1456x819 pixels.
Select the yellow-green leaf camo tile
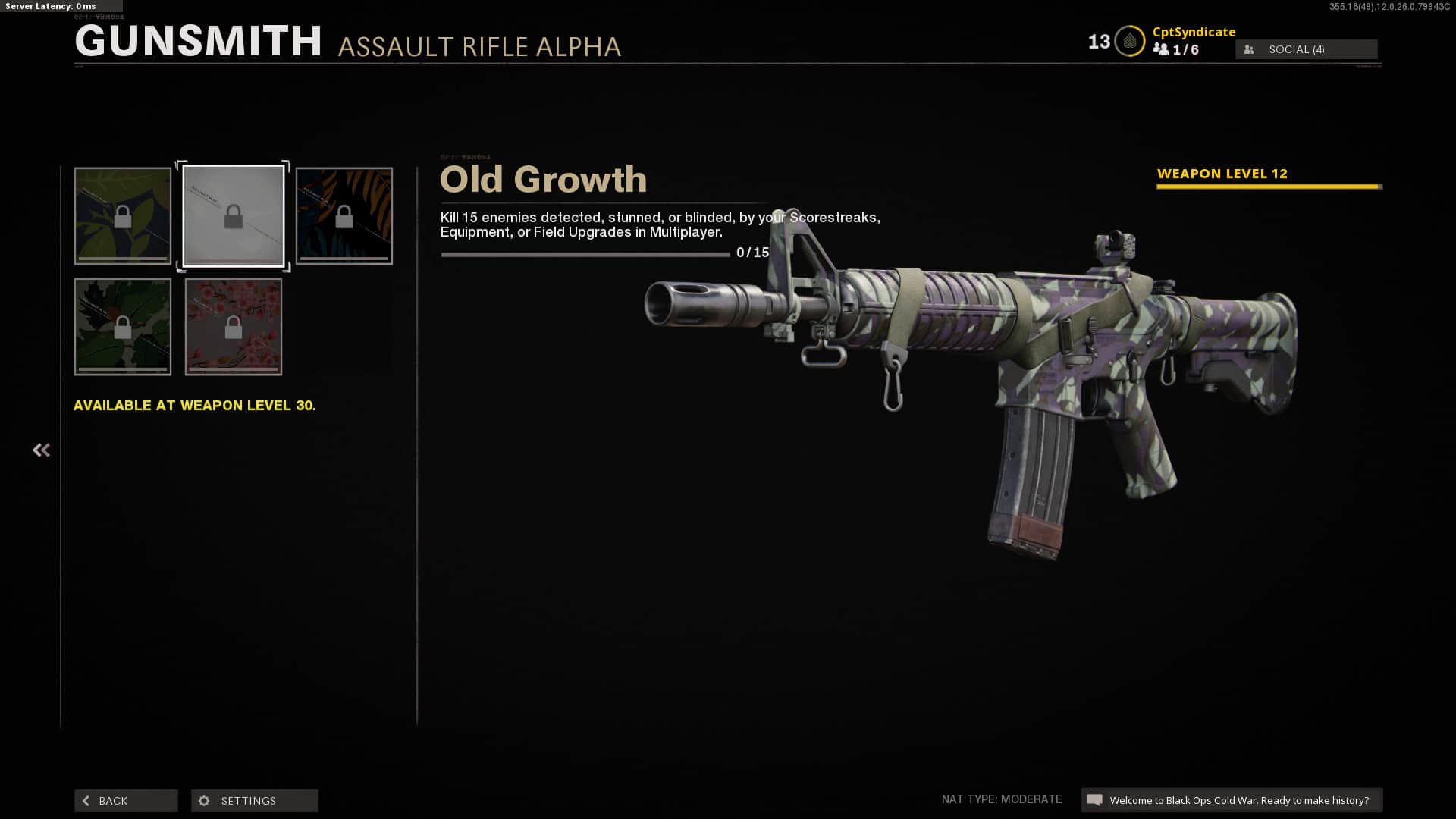[123, 216]
